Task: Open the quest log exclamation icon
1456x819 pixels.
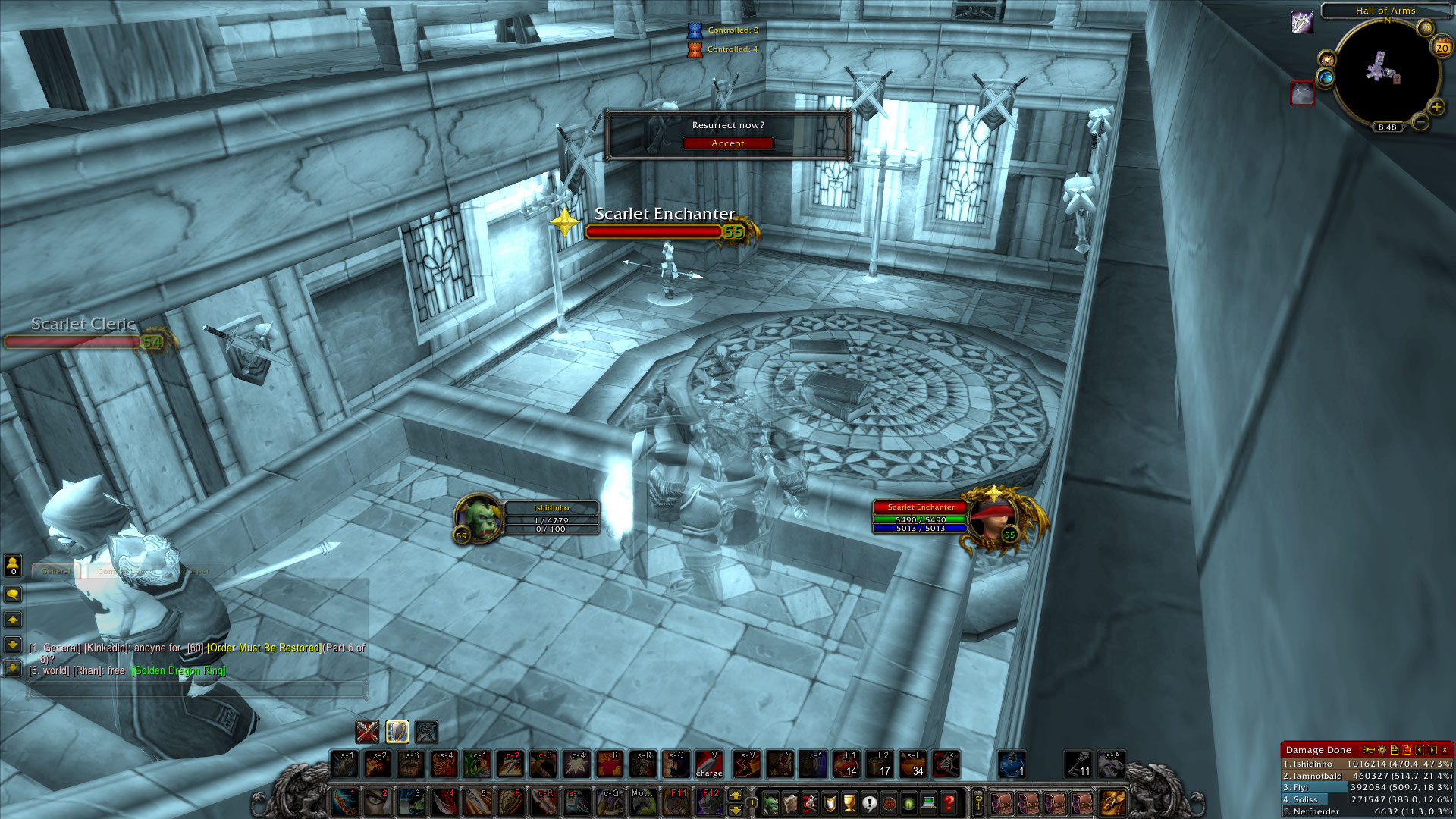Action: pos(869,803)
